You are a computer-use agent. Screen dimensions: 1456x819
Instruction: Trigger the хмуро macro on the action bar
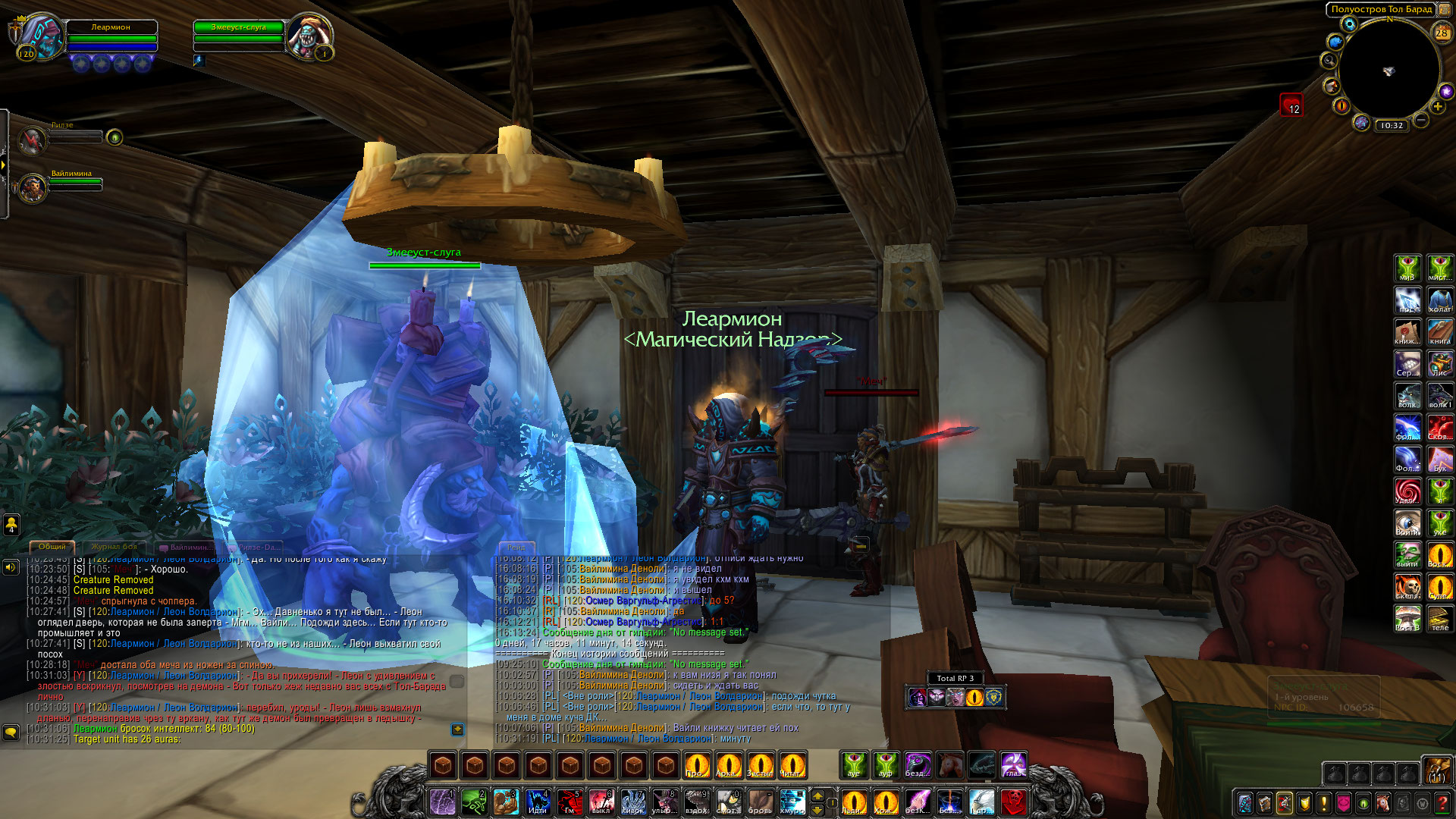(x=792, y=802)
